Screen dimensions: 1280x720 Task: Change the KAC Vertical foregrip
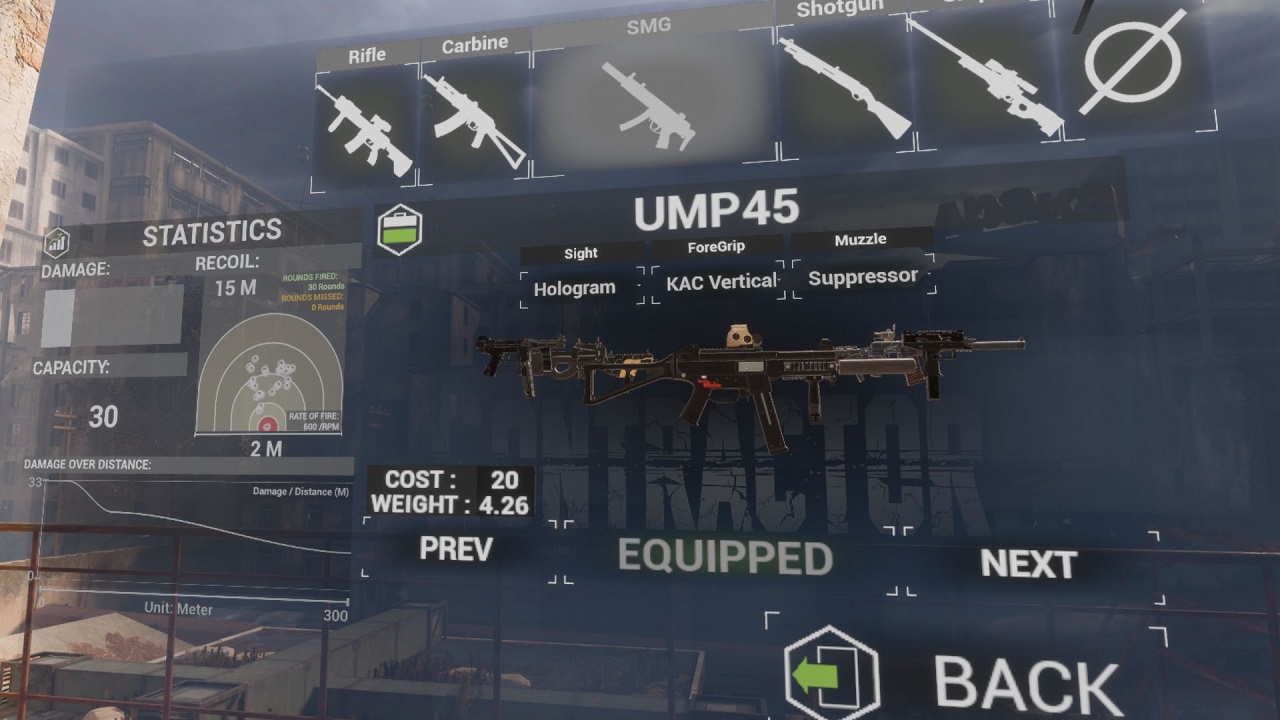tap(721, 282)
